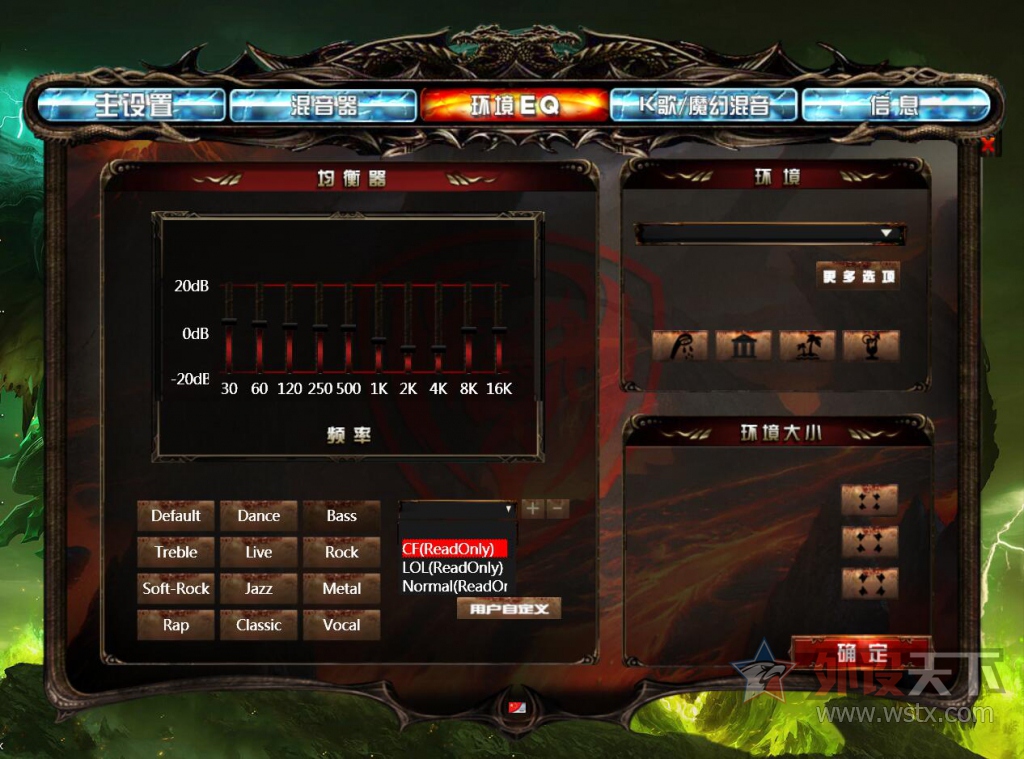Switch to the 主设置 tab
The image size is (1024, 759).
pyautogui.click(x=132, y=105)
